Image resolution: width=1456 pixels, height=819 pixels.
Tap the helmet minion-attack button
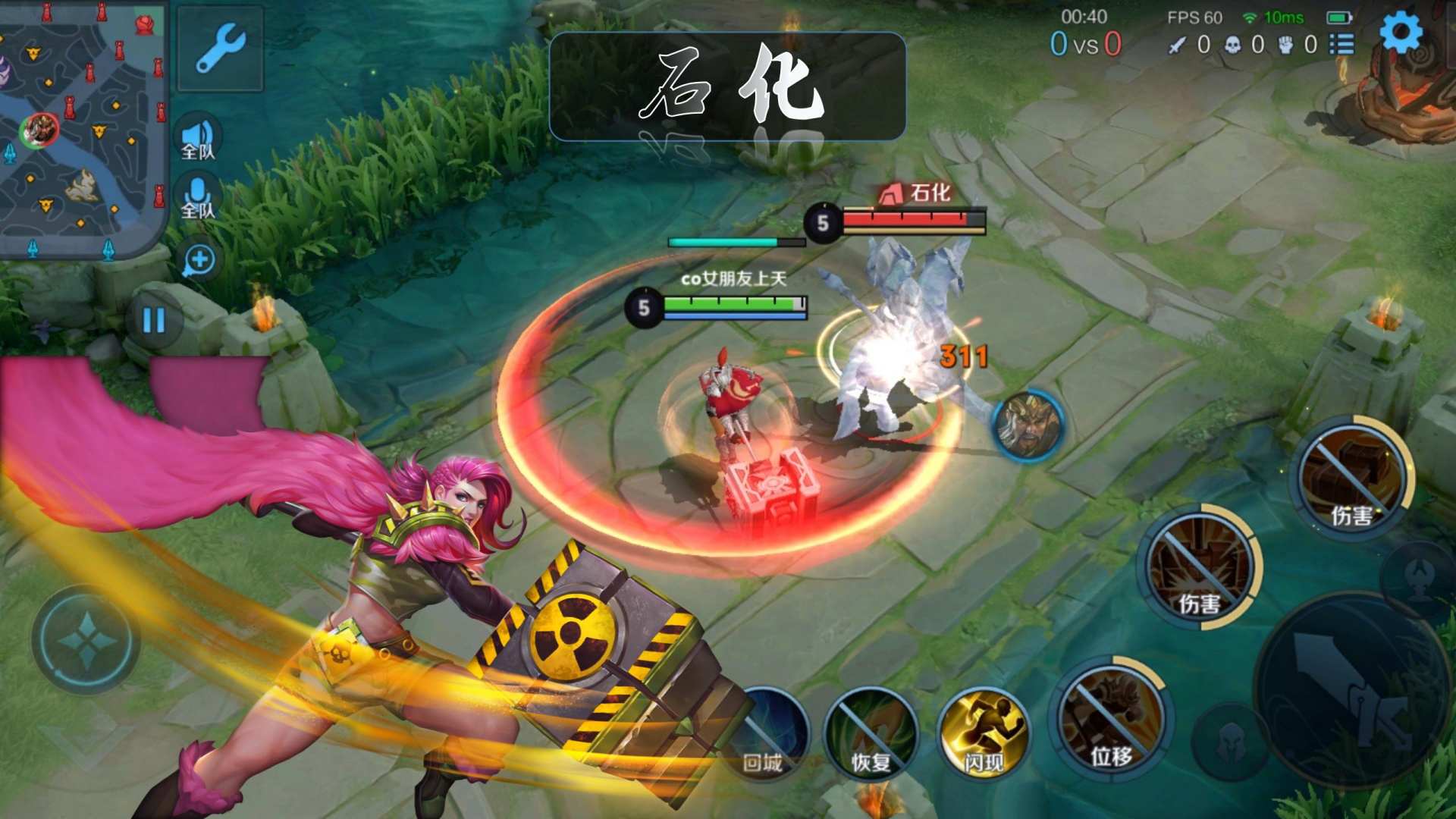tap(1230, 743)
